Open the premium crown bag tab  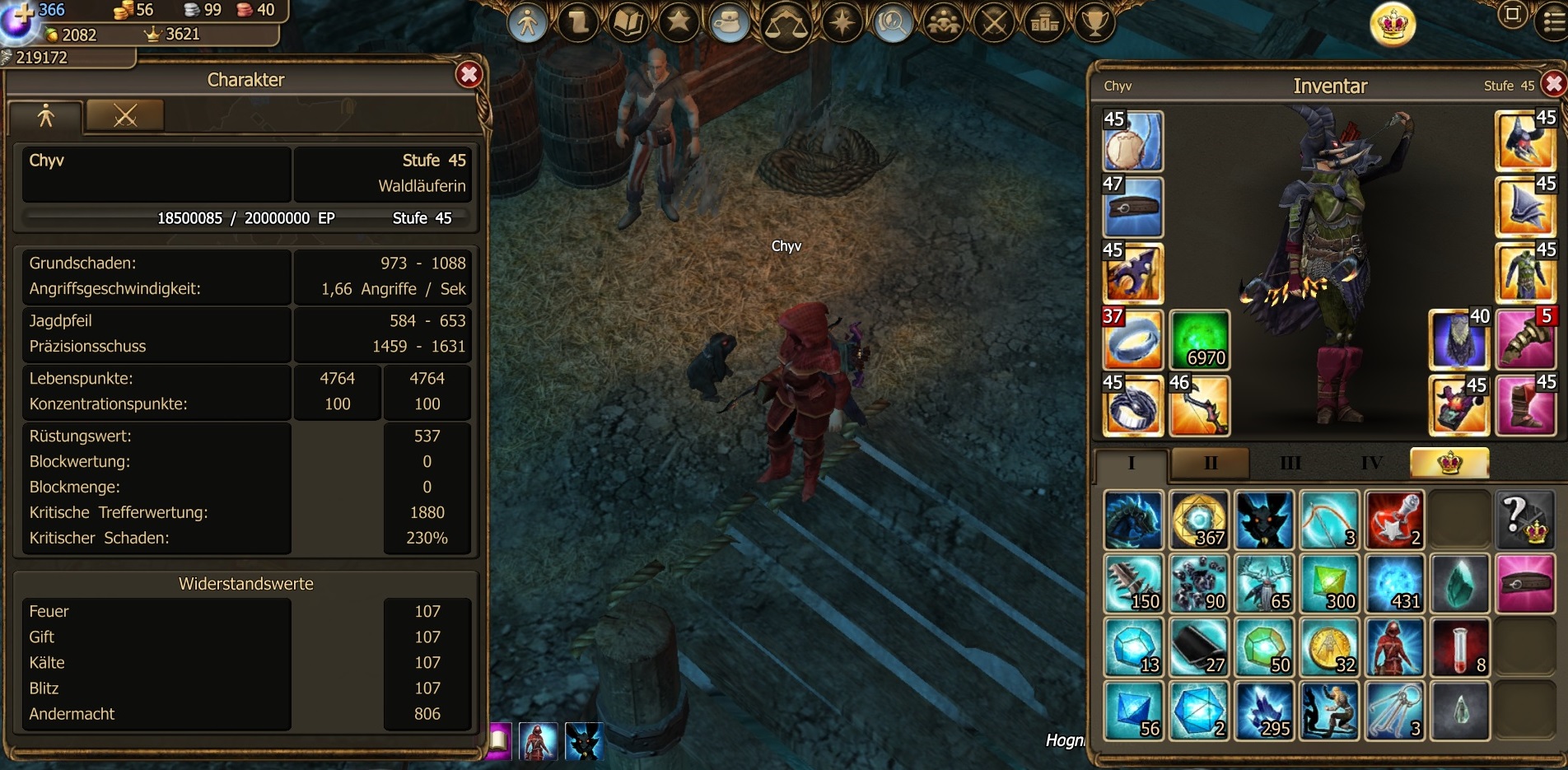[1449, 463]
